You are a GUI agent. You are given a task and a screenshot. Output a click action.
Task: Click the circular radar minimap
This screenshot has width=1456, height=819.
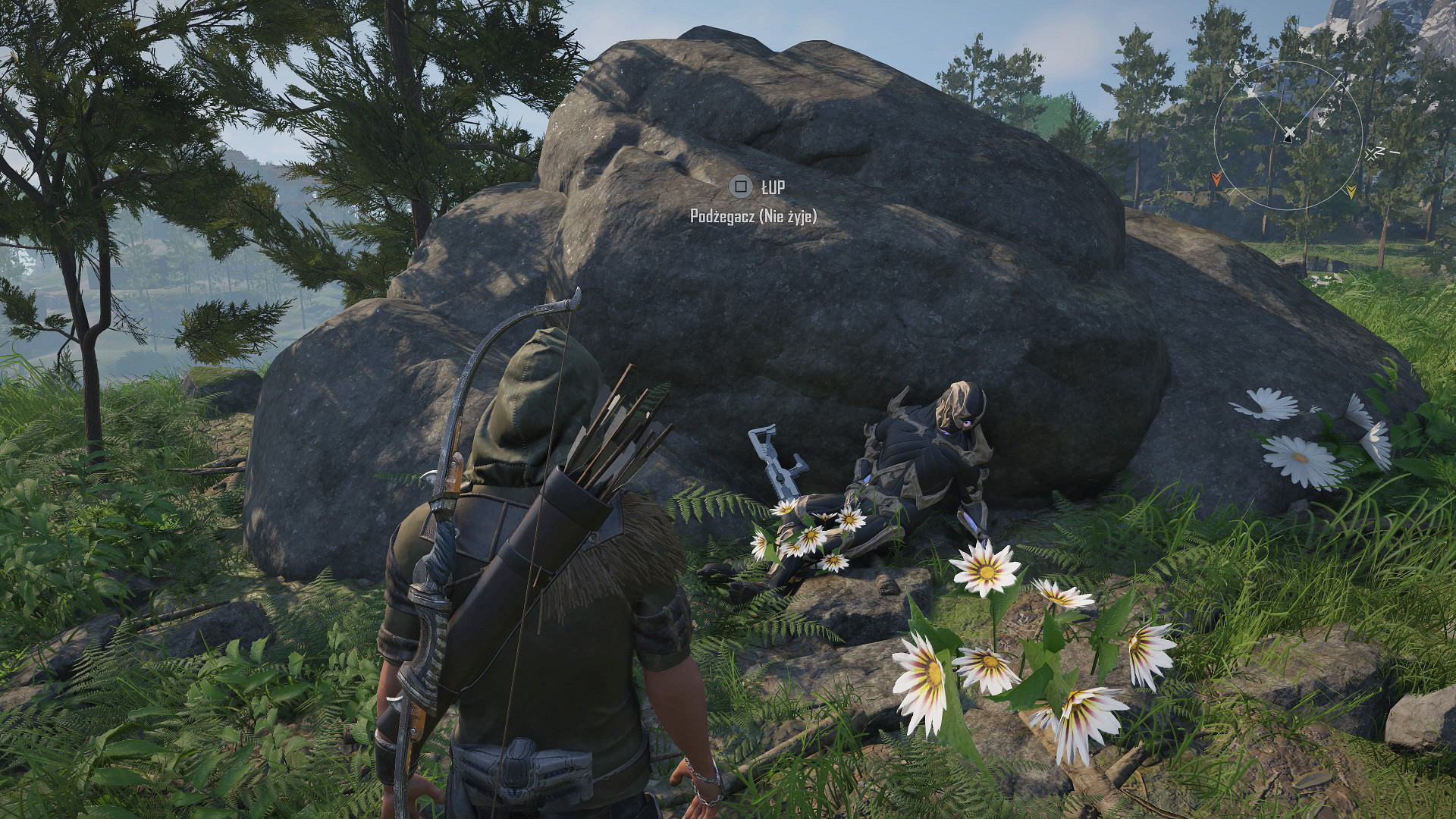coord(1288,135)
